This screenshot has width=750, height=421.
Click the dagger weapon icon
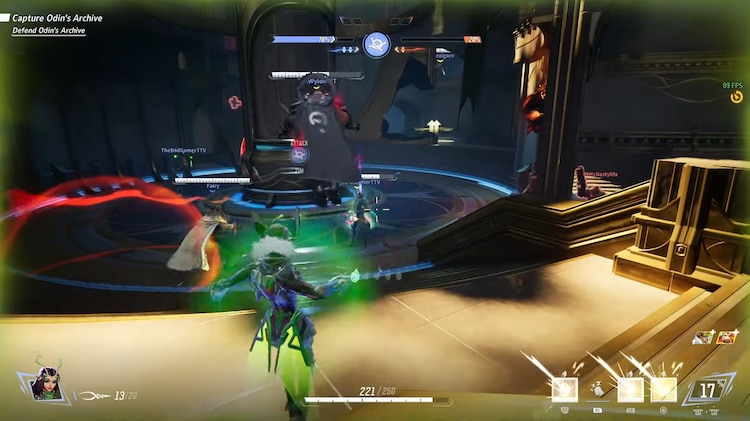click(93, 396)
